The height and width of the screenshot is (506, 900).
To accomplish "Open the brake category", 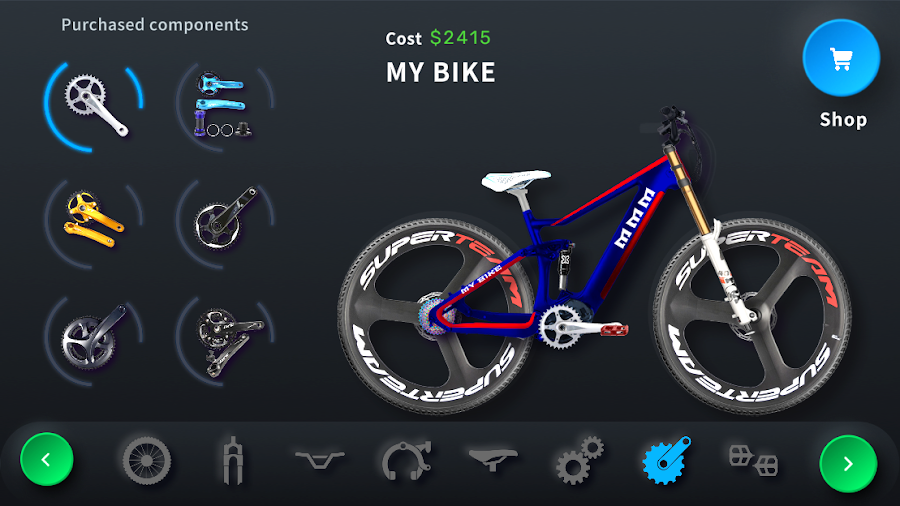I will pos(406,461).
